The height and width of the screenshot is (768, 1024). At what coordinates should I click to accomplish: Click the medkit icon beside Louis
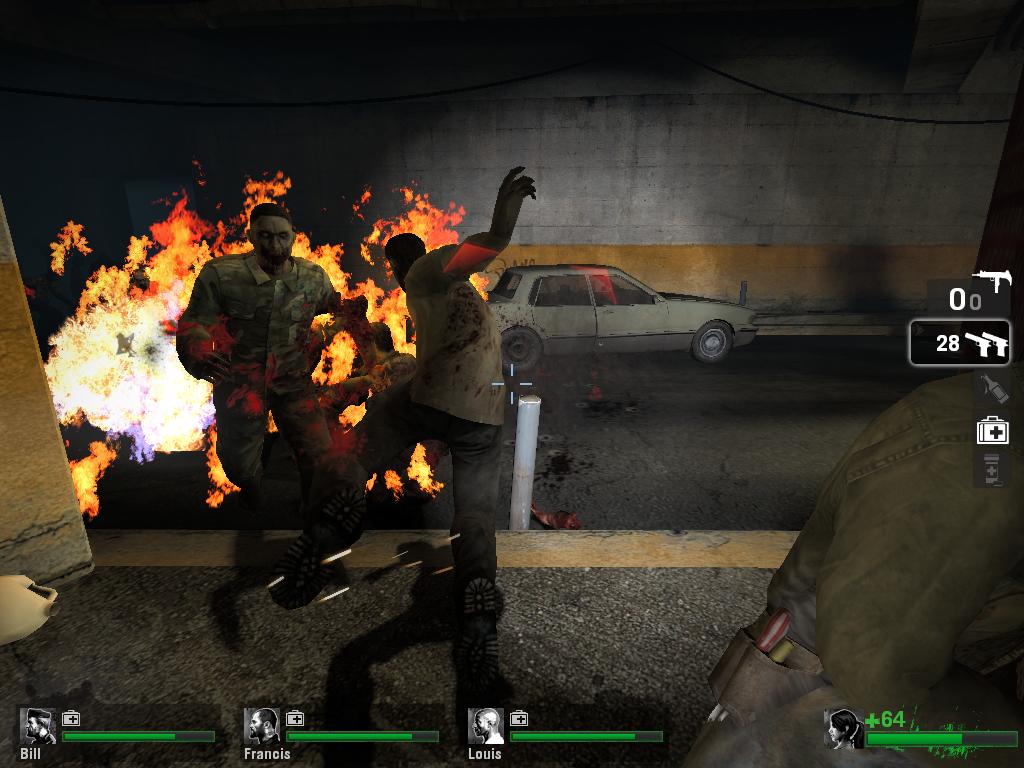[x=519, y=719]
